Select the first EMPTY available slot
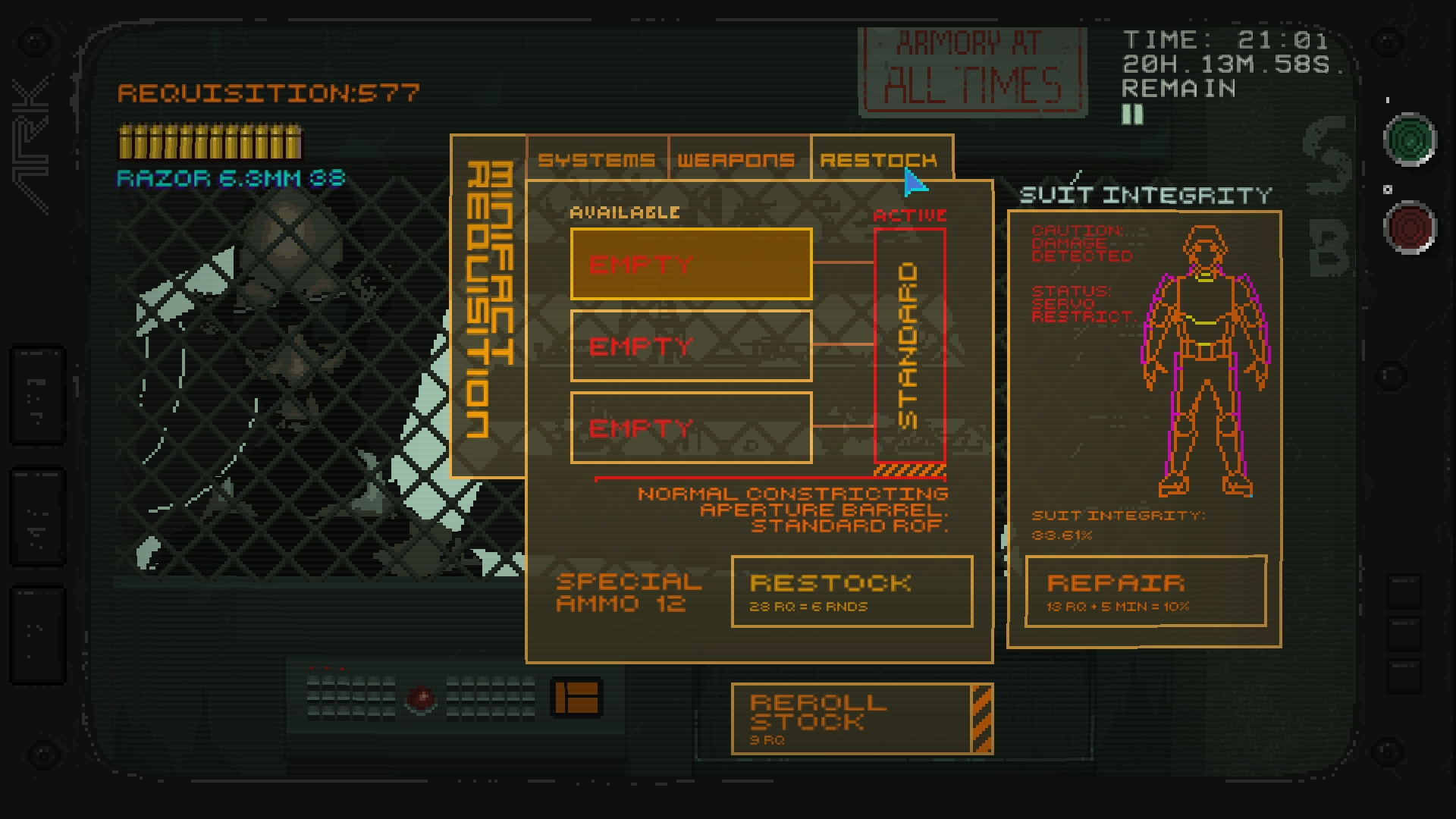Image resolution: width=1456 pixels, height=819 pixels. click(x=690, y=264)
